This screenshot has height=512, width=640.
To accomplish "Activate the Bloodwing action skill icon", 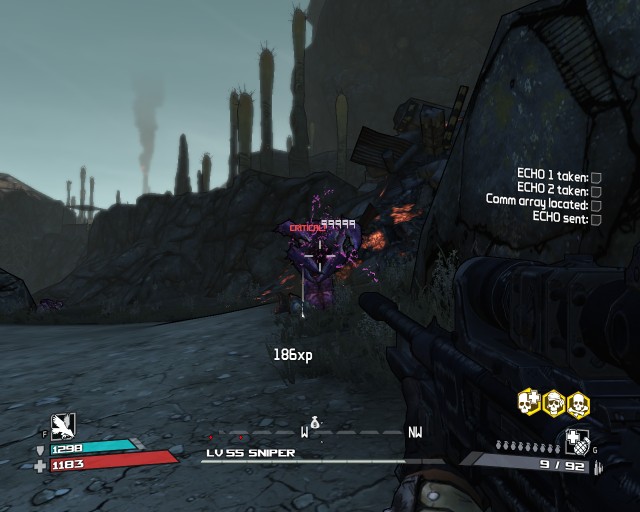I will tap(61, 426).
